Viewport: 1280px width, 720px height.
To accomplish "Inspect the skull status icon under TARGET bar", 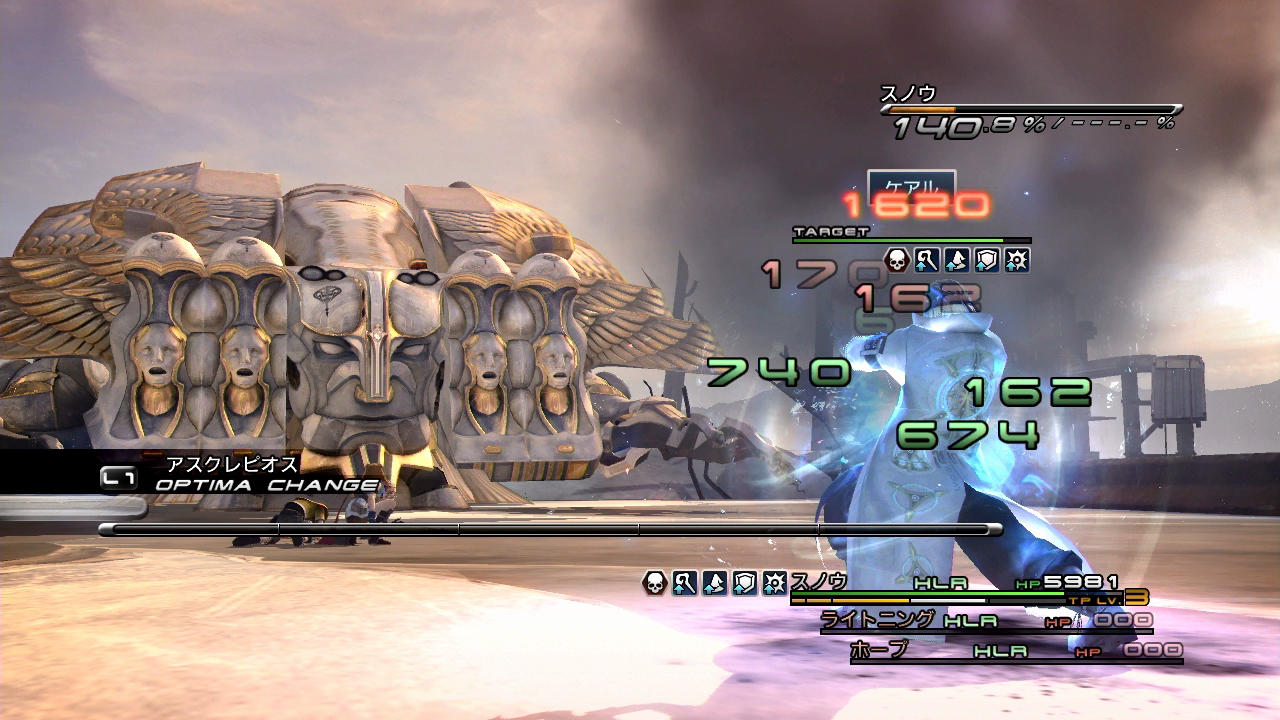I will [x=897, y=260].
